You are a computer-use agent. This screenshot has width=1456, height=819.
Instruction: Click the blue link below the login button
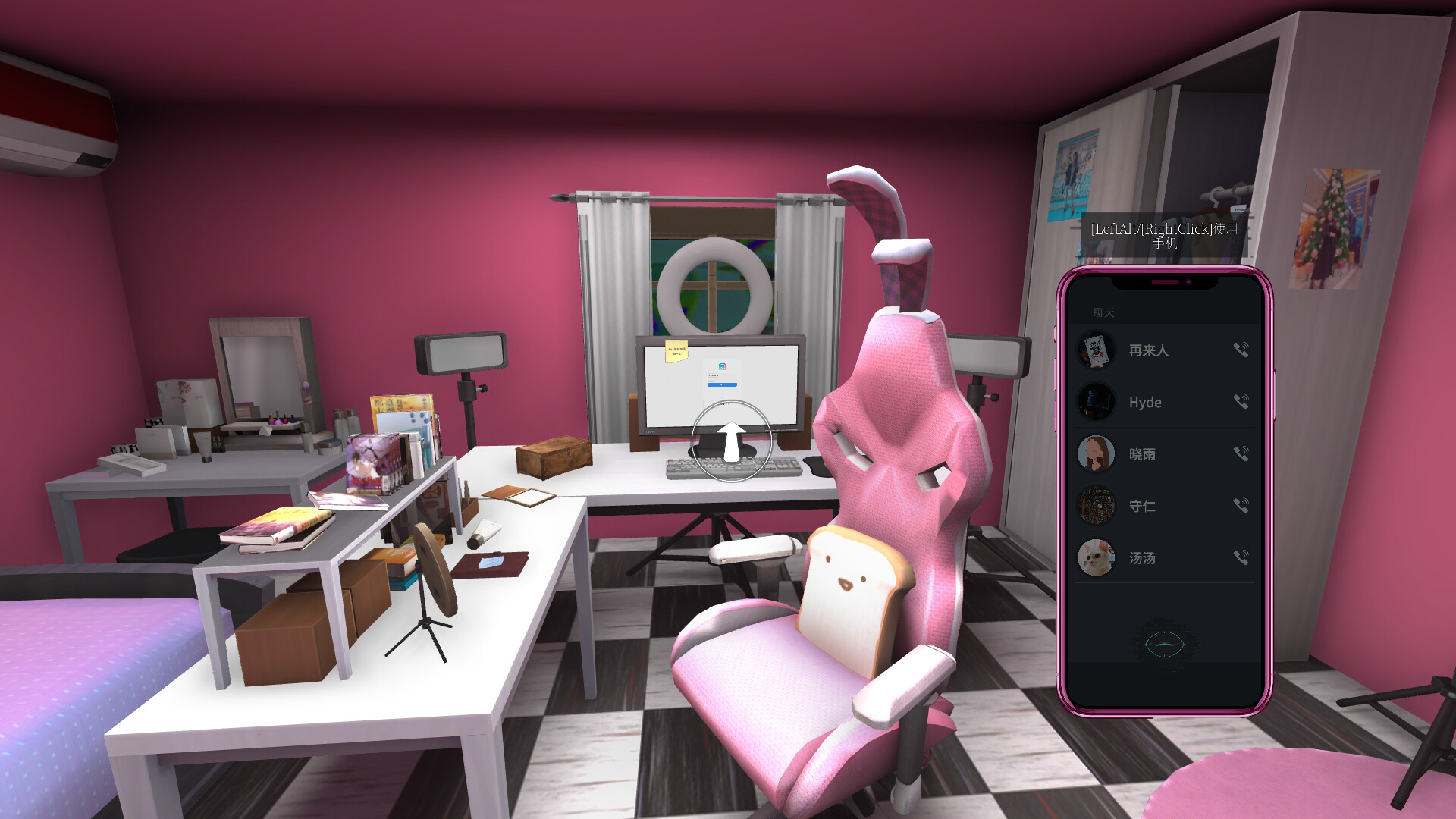(x=722, y=396)
